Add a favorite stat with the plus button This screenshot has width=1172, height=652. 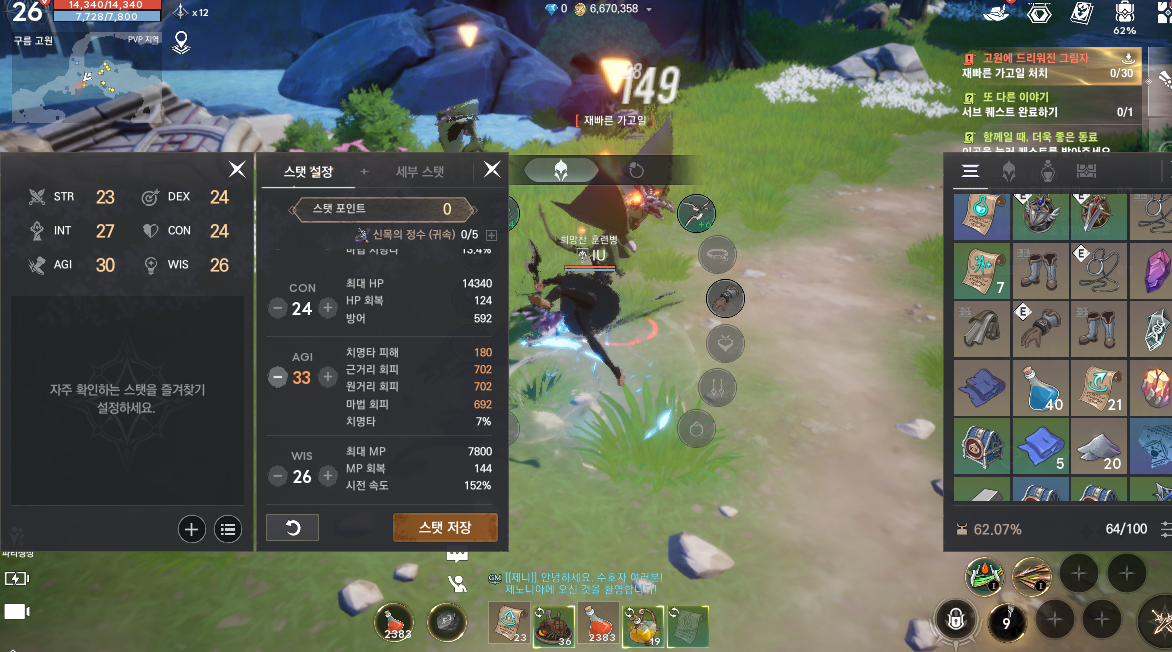point(192,529)
